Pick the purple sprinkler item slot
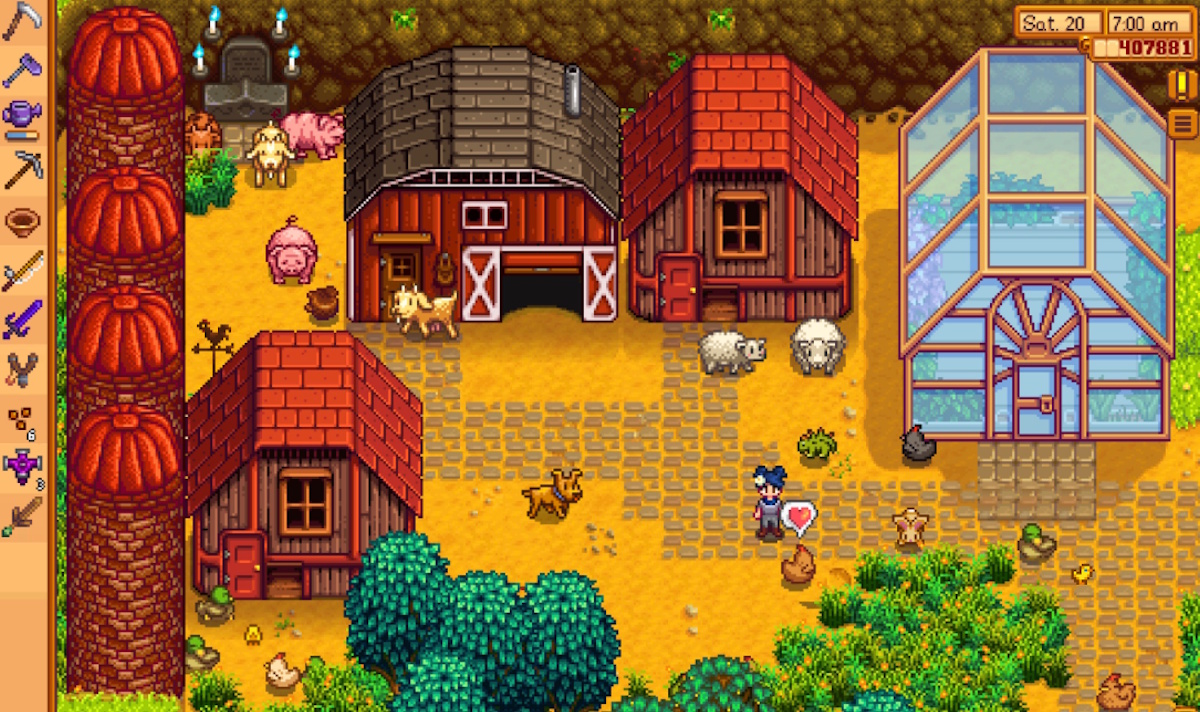The image size is (1200, 712). point(22,469)
